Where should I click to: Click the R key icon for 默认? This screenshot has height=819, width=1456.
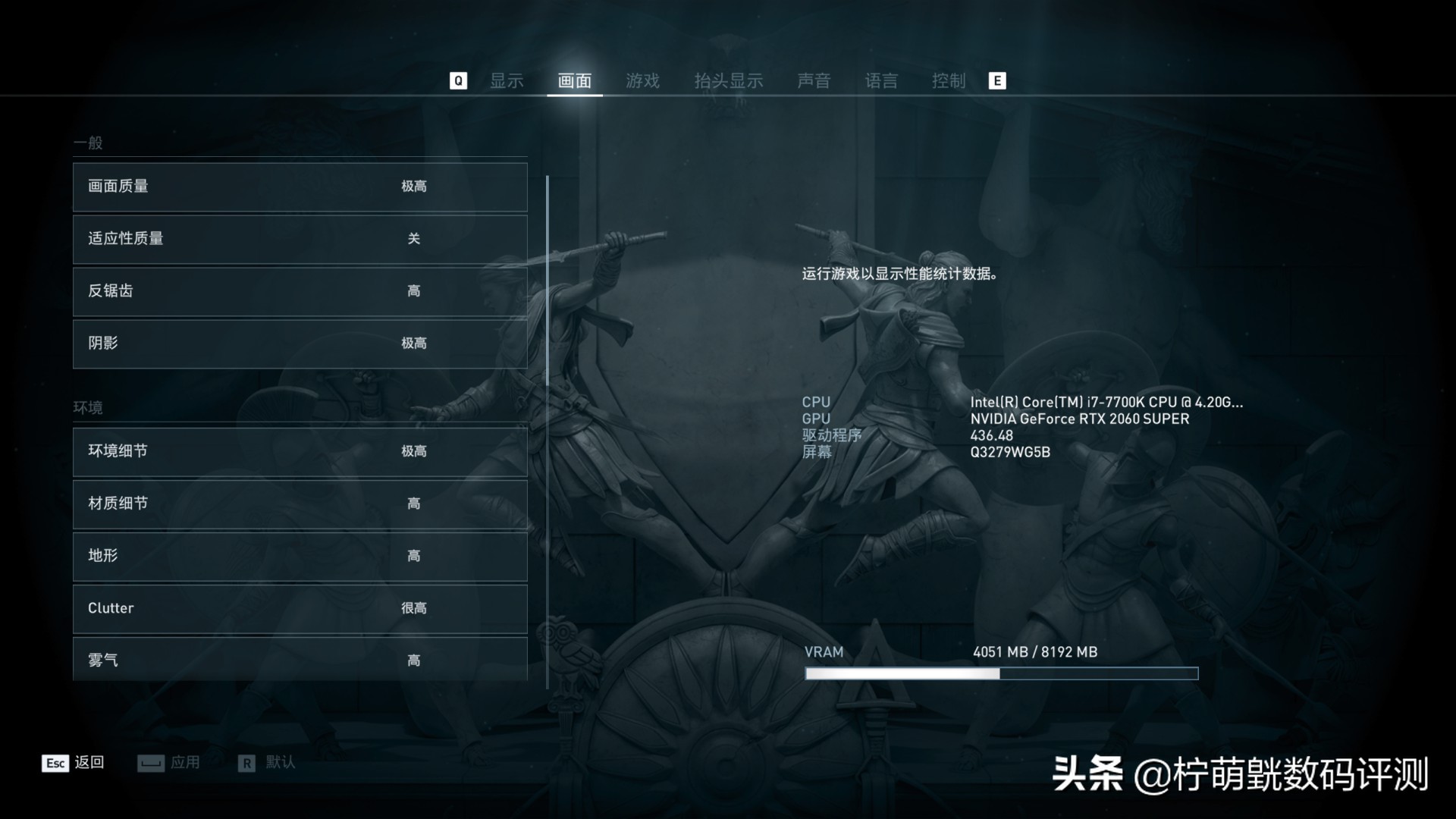246,764
